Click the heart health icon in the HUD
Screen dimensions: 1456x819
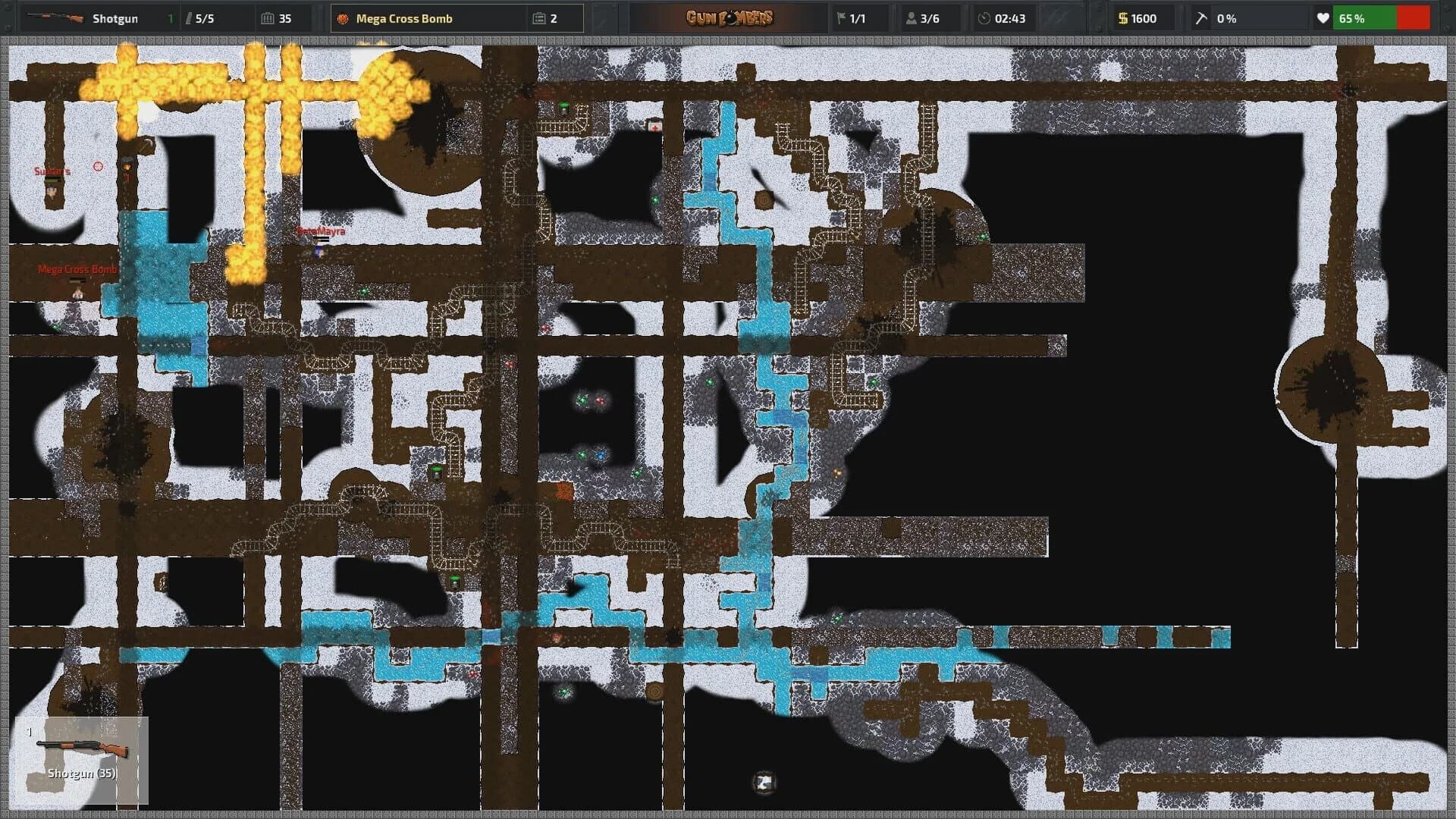point(1323,18)
